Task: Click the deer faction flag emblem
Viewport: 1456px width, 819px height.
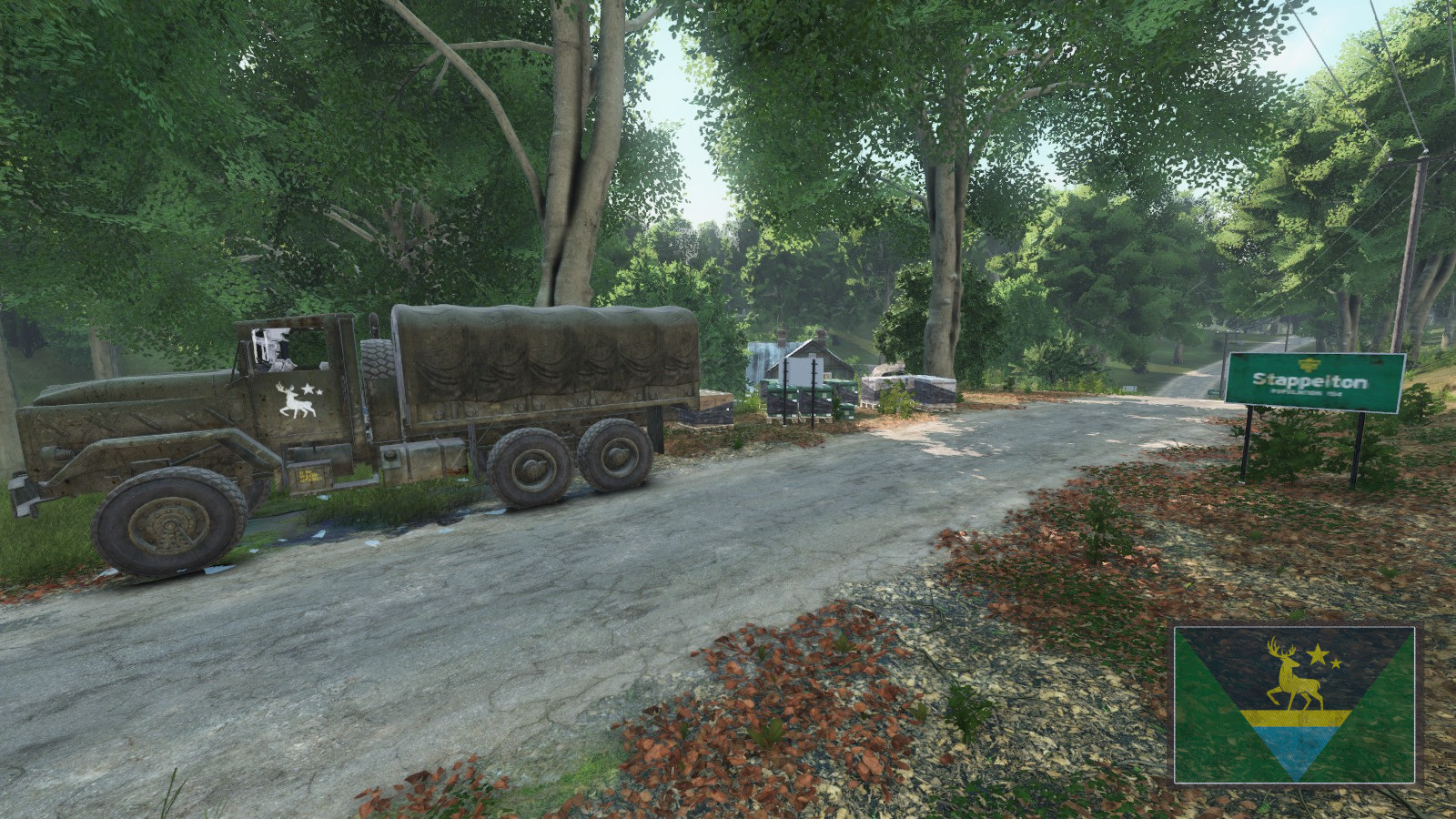Action: (1294, 704)
